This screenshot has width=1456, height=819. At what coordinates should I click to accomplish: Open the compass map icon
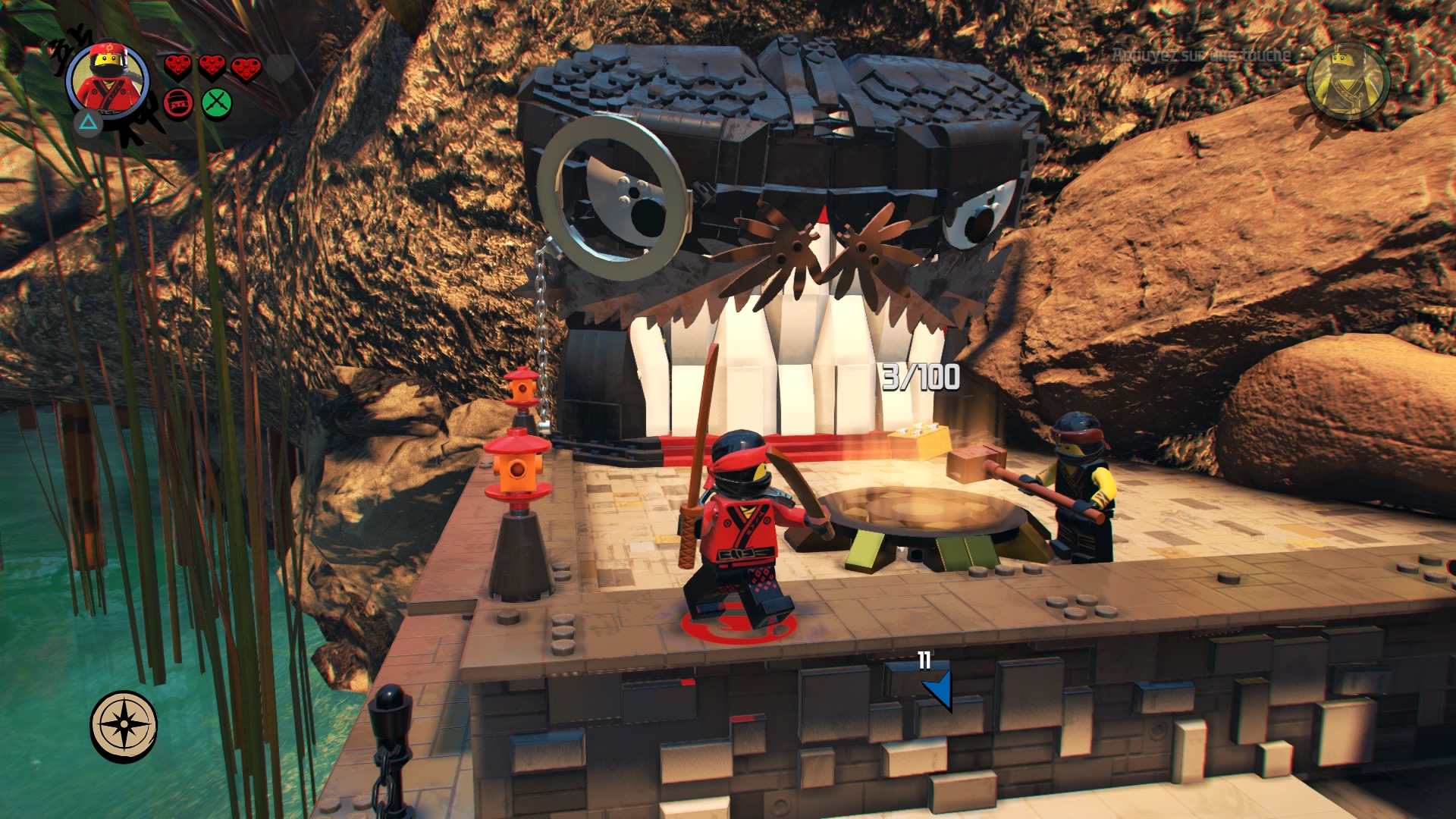click(124, 725)
